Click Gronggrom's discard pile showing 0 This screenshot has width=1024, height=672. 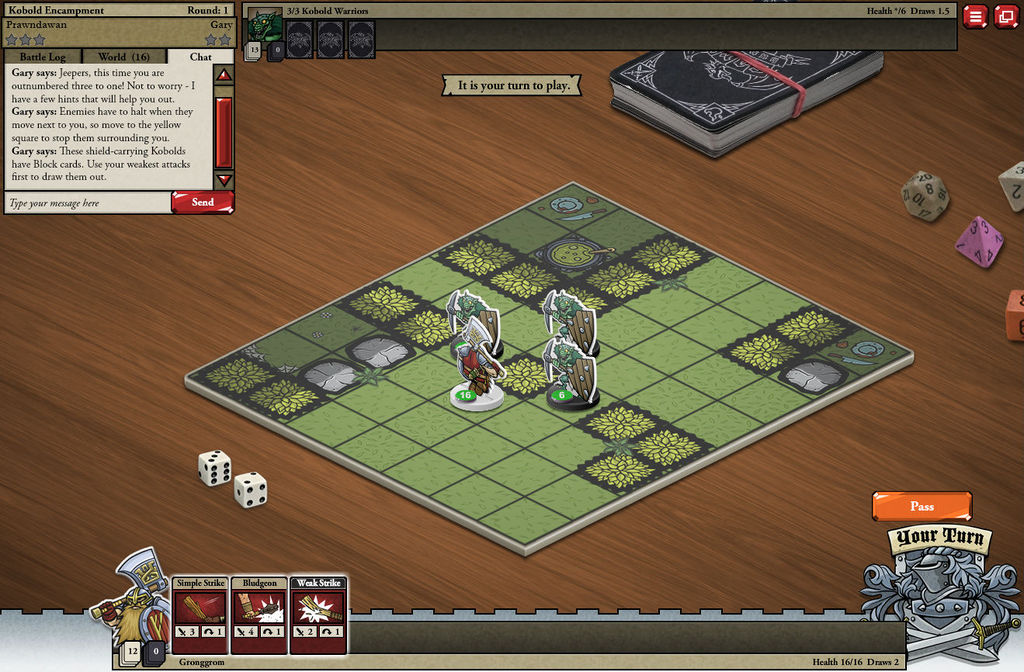click(155, 654)
